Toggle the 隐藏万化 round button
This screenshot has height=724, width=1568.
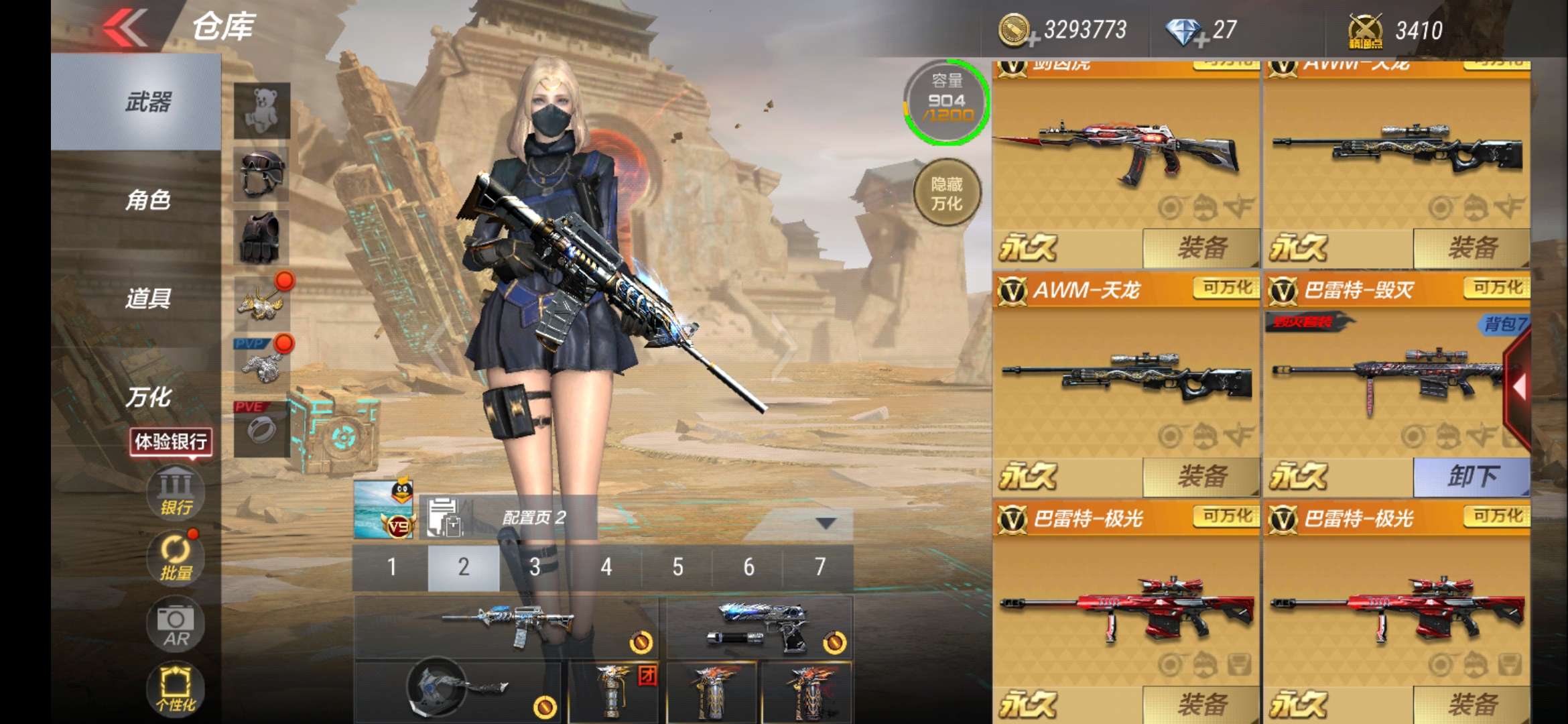pyautogui.click(x=947, y=194)
